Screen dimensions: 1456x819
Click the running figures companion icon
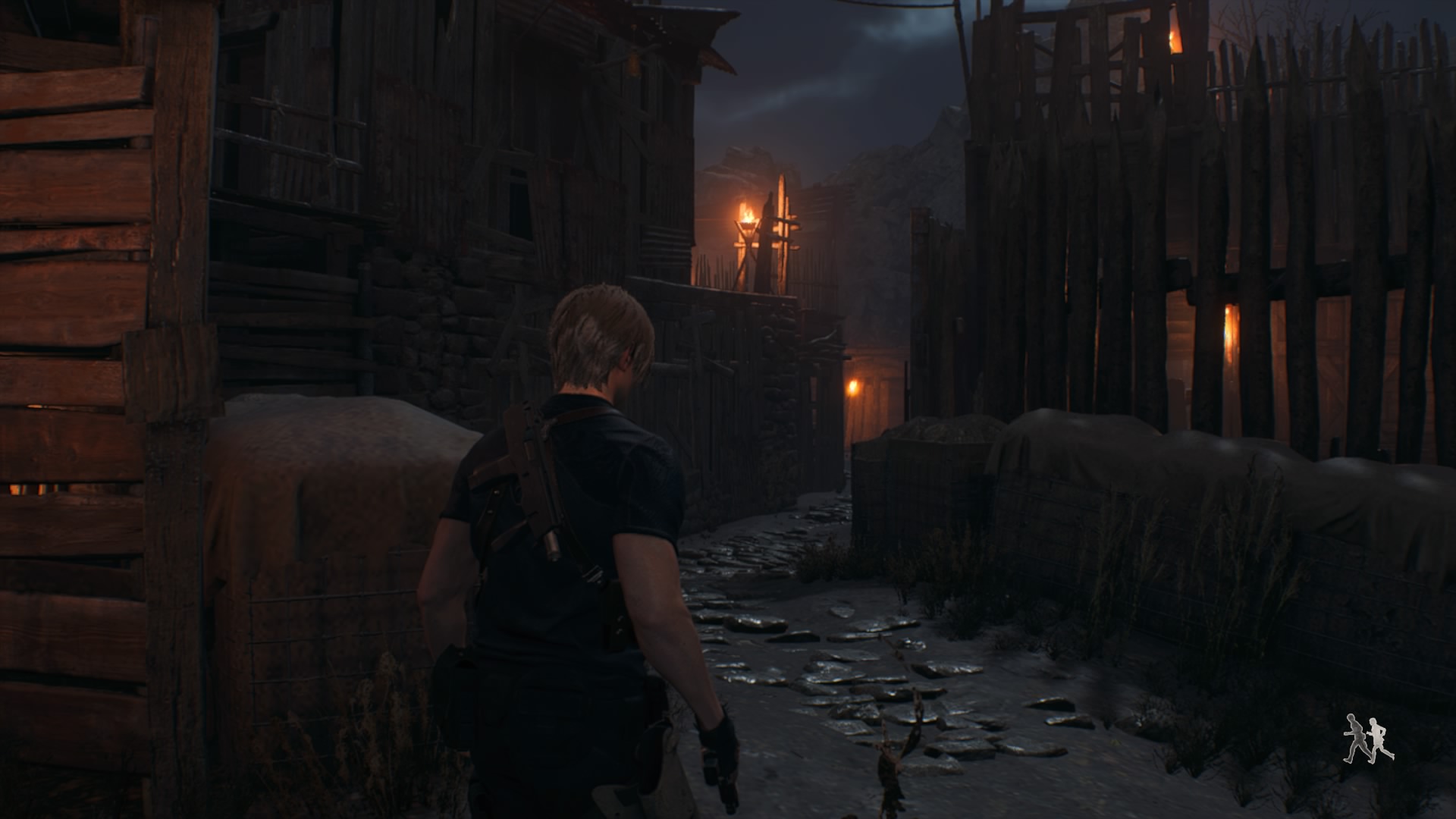1368,738
